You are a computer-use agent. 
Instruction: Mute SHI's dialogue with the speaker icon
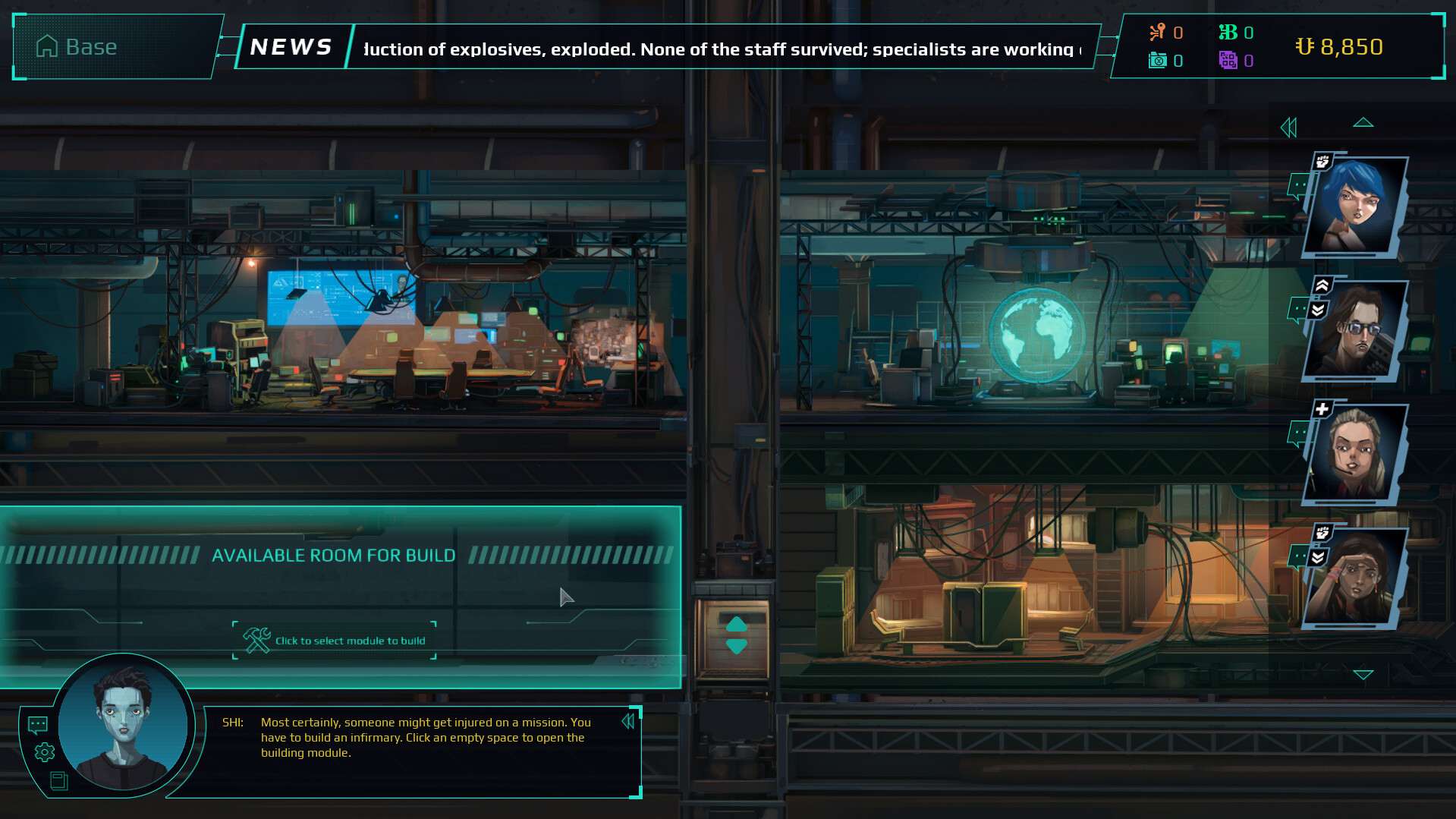(628, 721)
